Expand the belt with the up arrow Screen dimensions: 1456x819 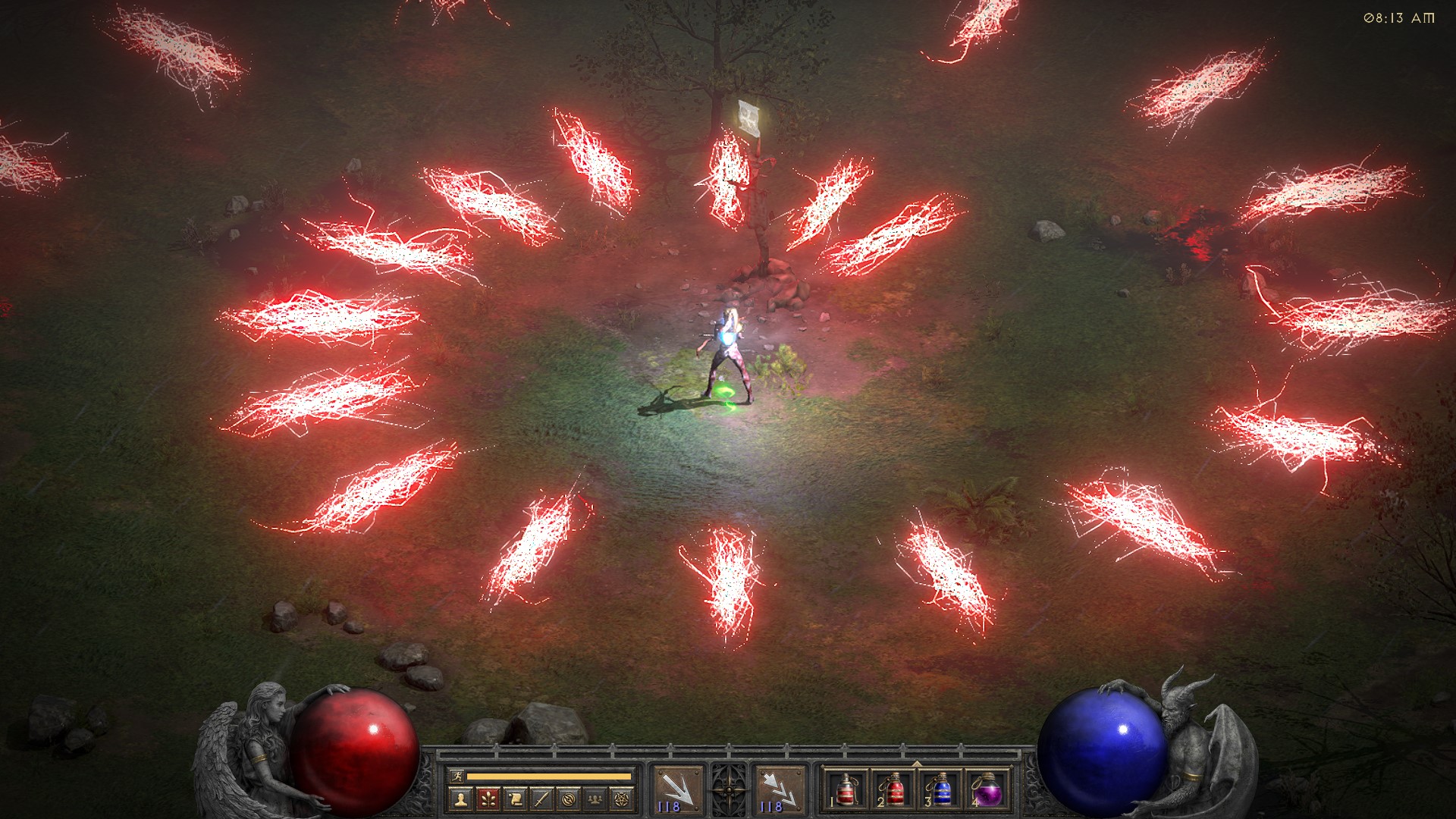tap(917, 764)
